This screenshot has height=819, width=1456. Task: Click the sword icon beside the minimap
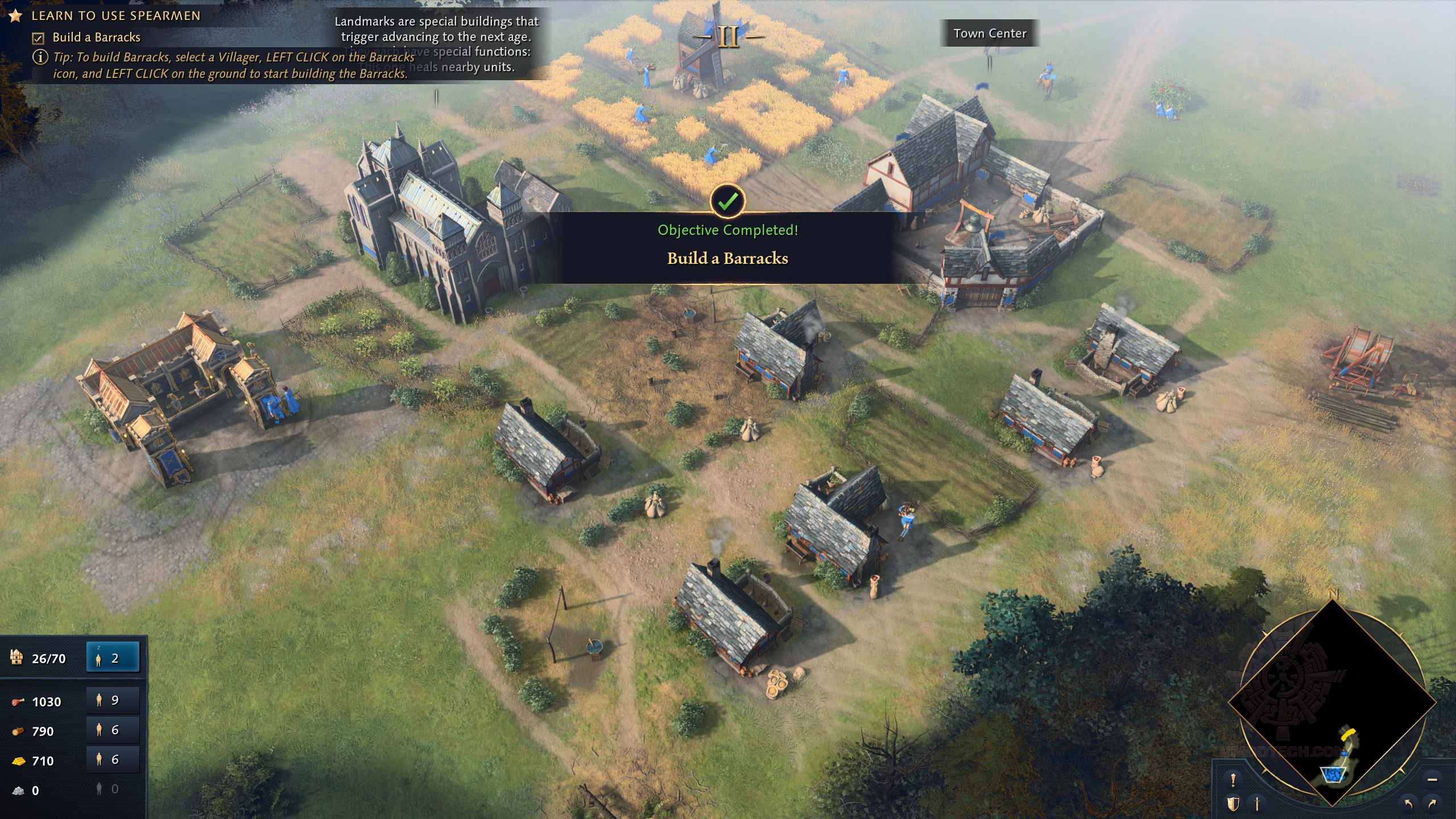[x=1257, y=804]
